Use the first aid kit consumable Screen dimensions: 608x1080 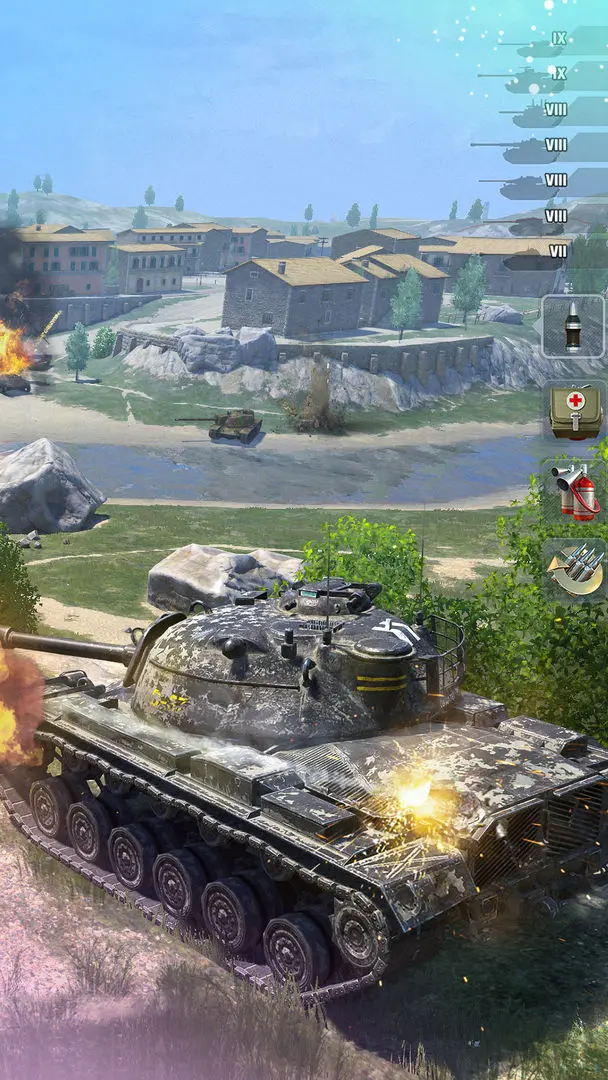click(x=575, y=409)
